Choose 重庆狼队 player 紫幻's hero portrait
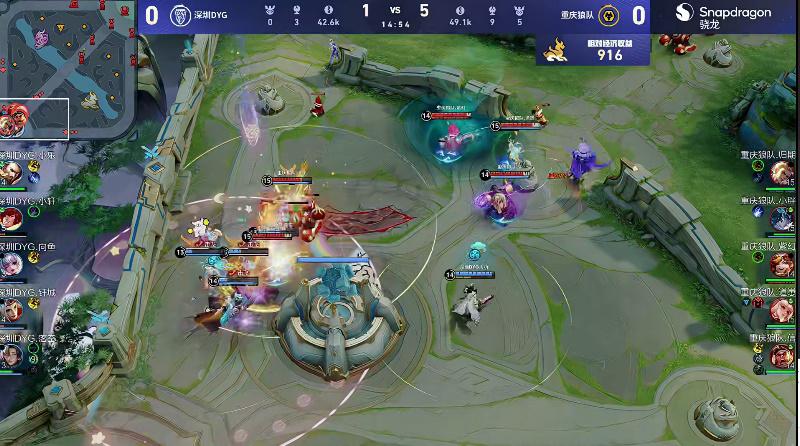800x446 pixels. pos(784,265)
